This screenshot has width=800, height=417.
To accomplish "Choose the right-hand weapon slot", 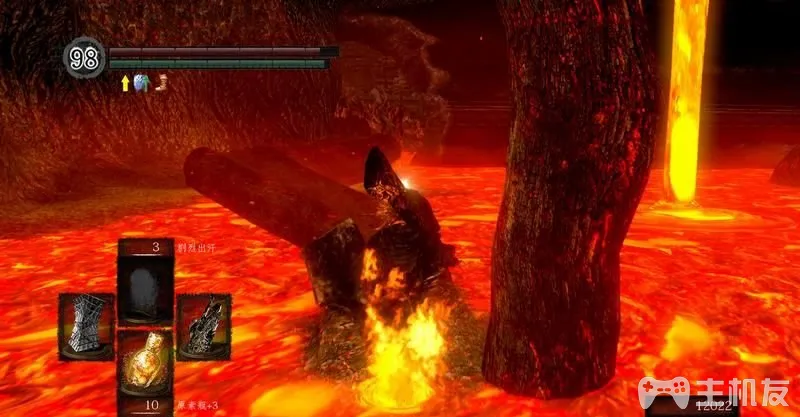I will click(204, 325).
